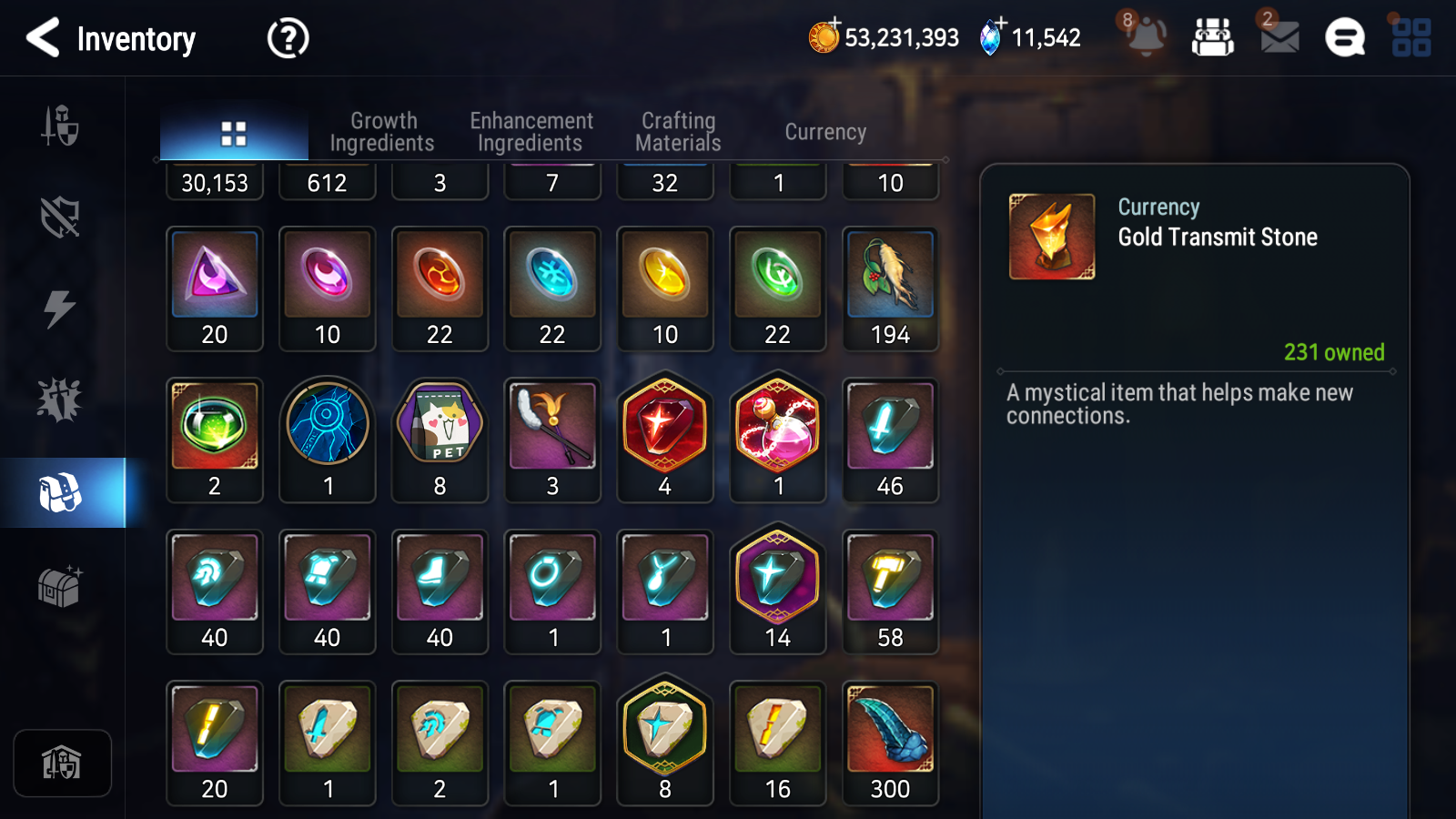Switch to the Growth Ingredients tab

click(x=383, y=131)
